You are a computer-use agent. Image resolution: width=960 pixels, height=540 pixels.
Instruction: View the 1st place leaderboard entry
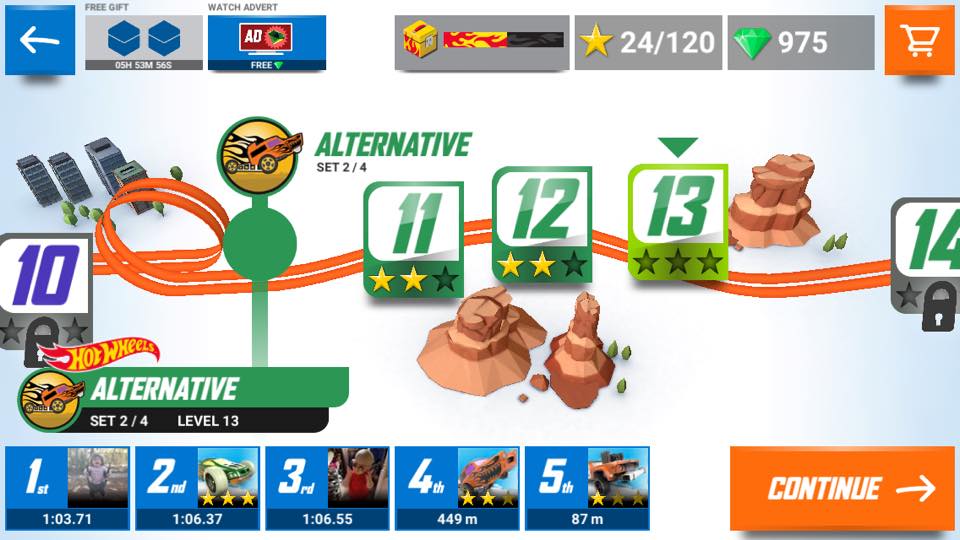tap(67, 488)
